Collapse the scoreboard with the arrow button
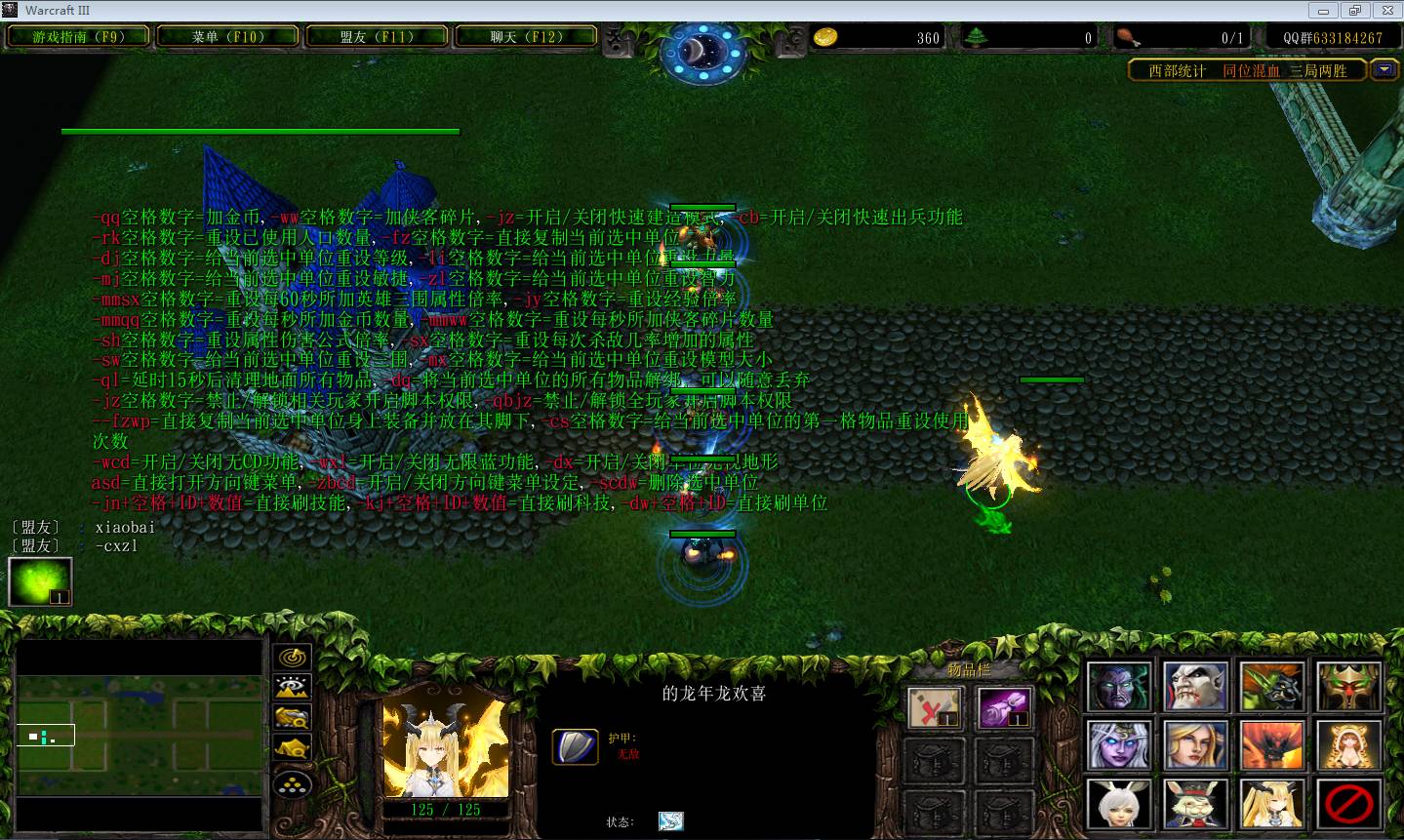 (1384, 69)
